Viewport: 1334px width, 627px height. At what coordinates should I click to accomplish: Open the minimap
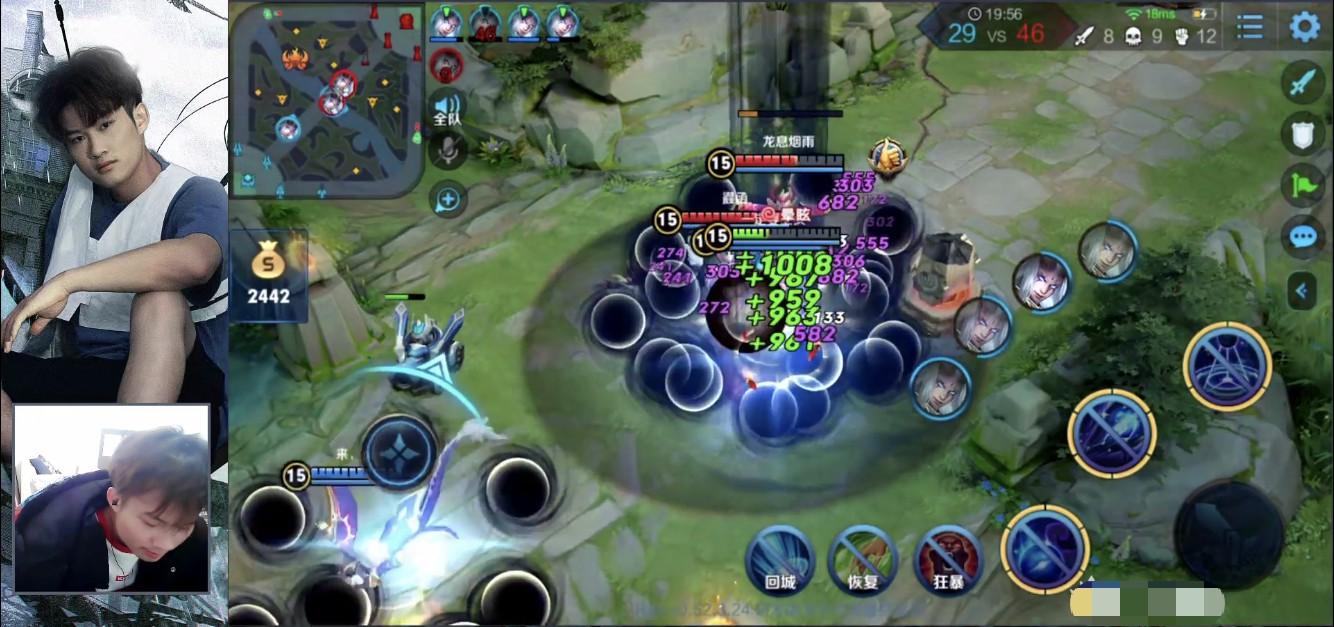pos(326,98)
